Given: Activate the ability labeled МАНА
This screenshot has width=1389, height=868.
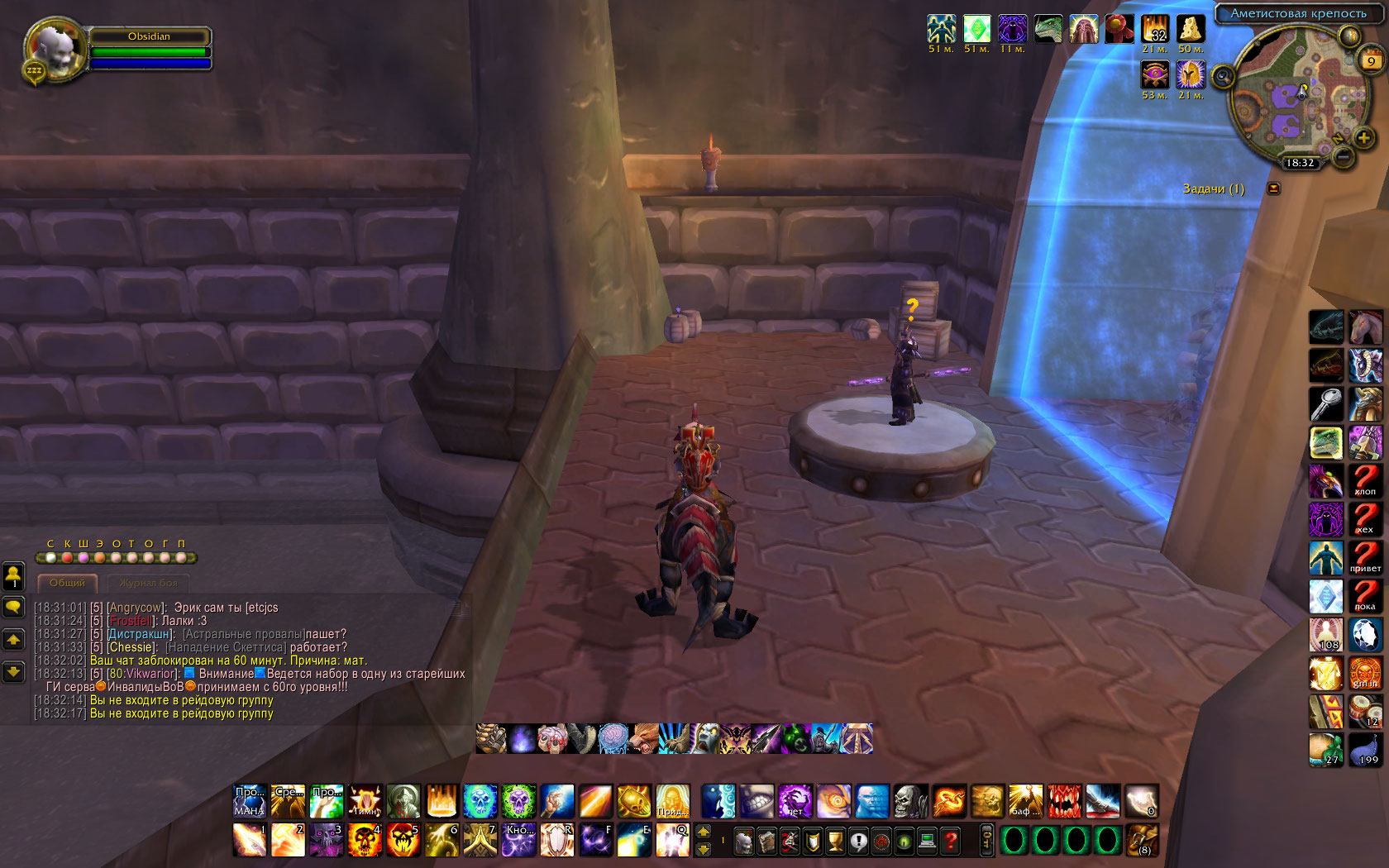Looking at the screenshot, I should click(250, 801).
